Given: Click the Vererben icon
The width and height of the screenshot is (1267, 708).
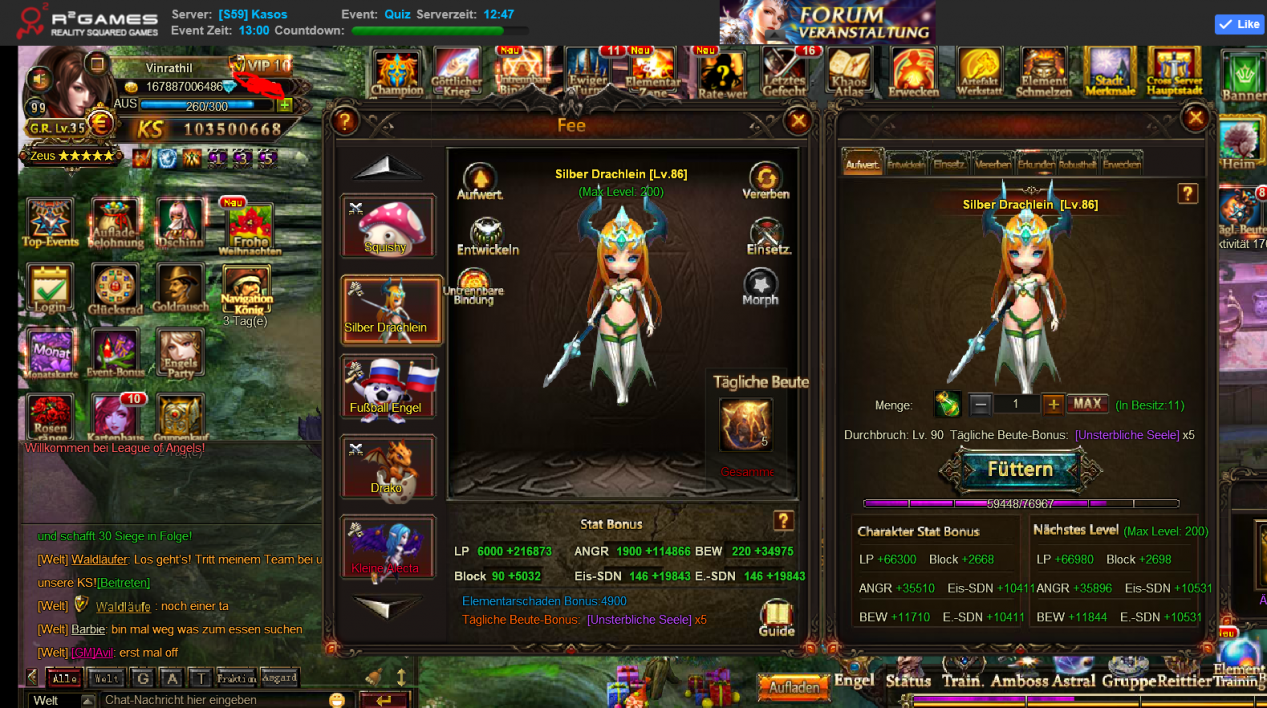Looking at the screenshot, I should coord(766,182).
